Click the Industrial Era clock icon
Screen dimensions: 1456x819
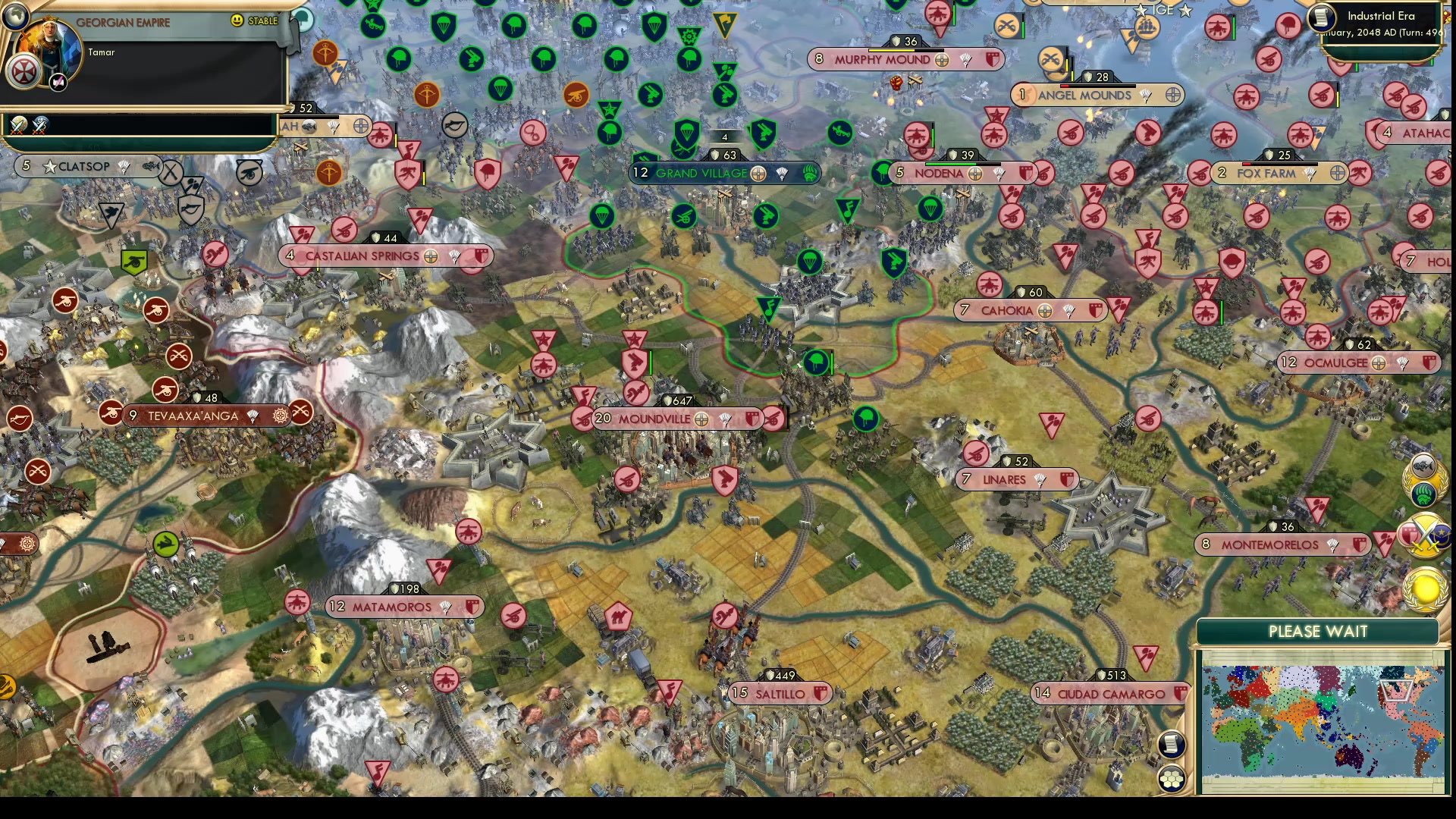tap(1322, 17)
